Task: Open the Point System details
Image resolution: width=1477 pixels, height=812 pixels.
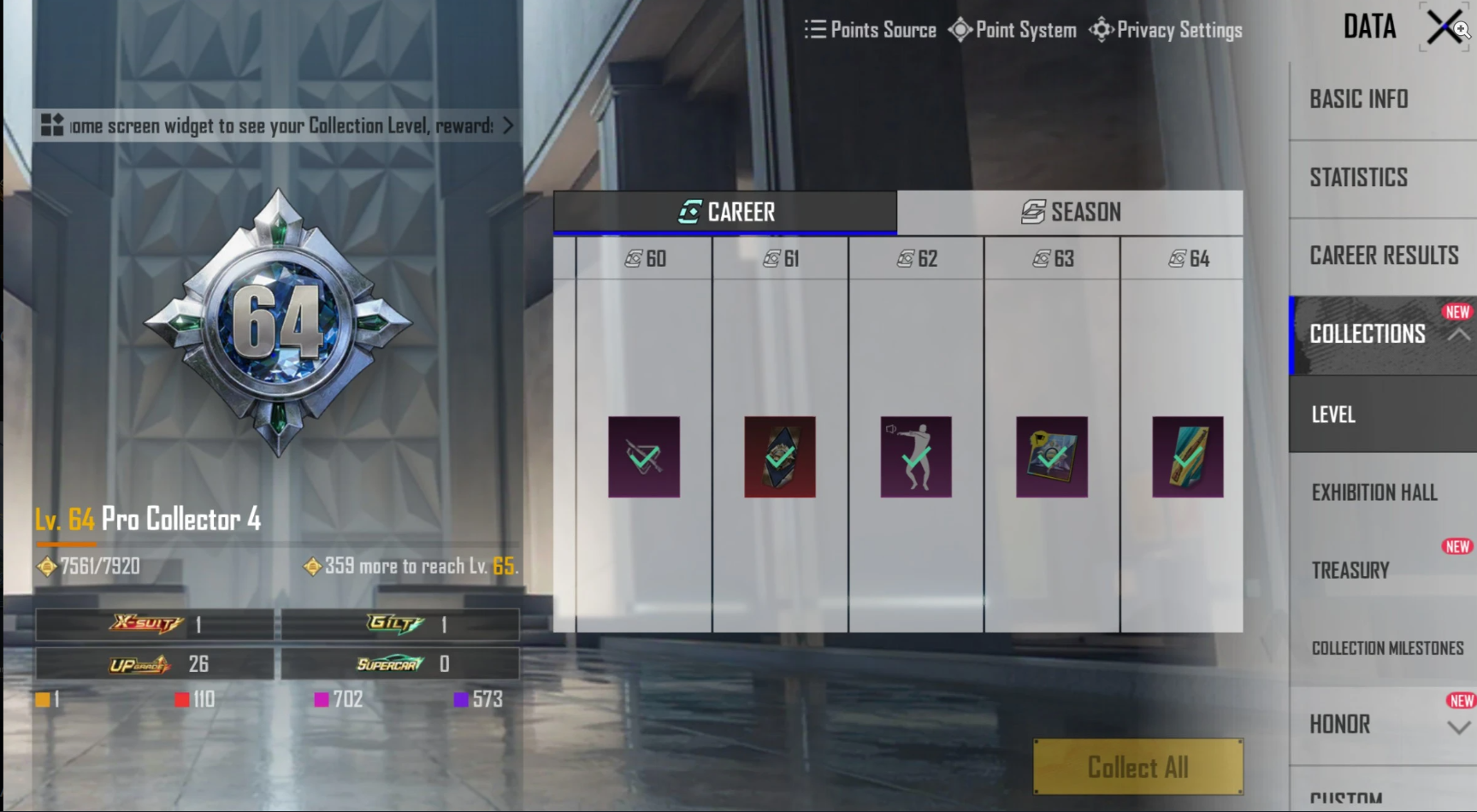Action: point(1013,30)
